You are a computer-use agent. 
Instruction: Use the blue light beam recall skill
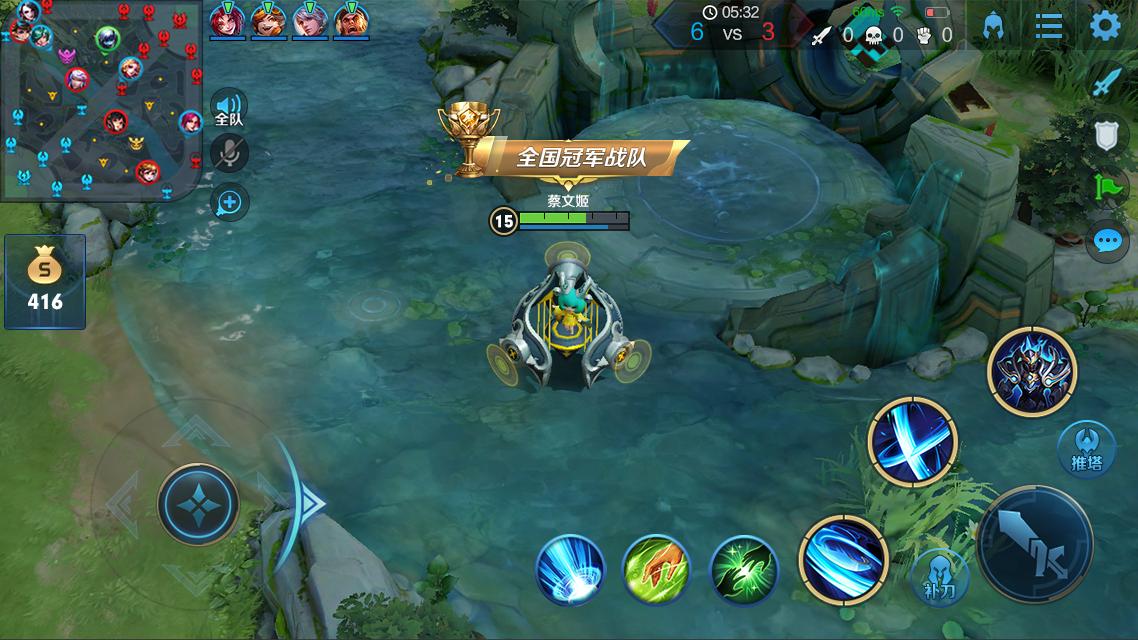pyautogui.click(x=570, y=570)
